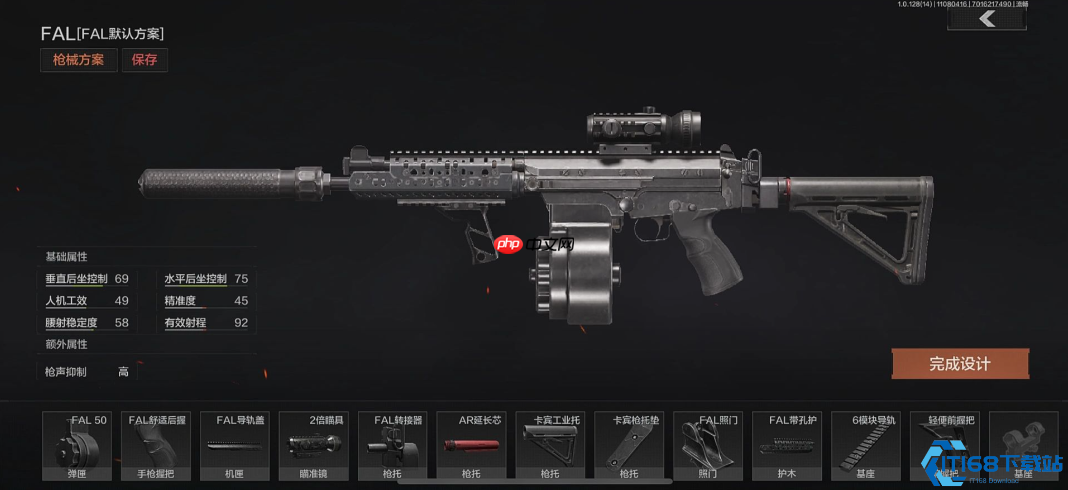
Task: Select the FAL 50 drum magazine slot
Action: click(77, 446)
